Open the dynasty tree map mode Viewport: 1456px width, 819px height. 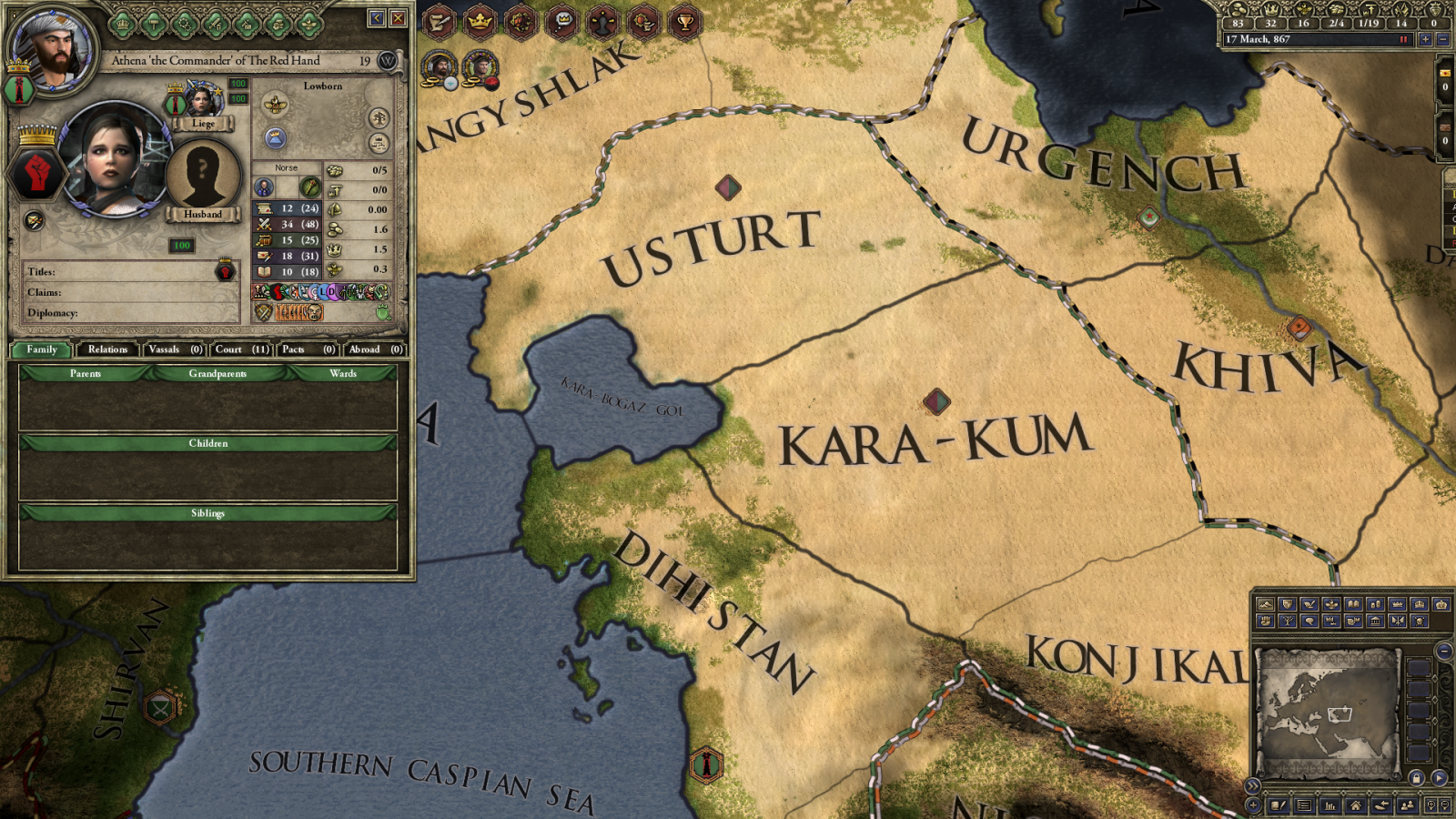pos(1288,621)
